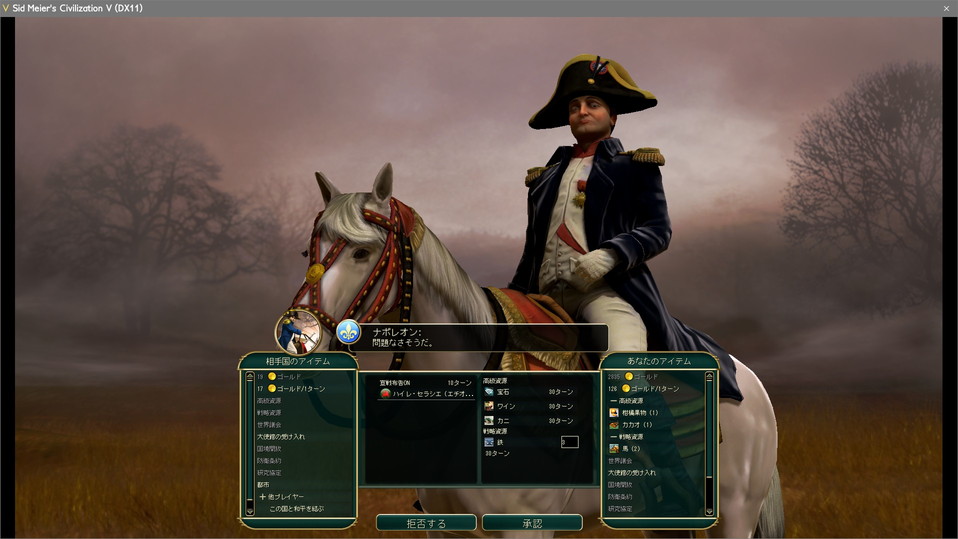
Task: Collapse your 戦略資源 strategic resources section
Action: [x=633, y=436]
